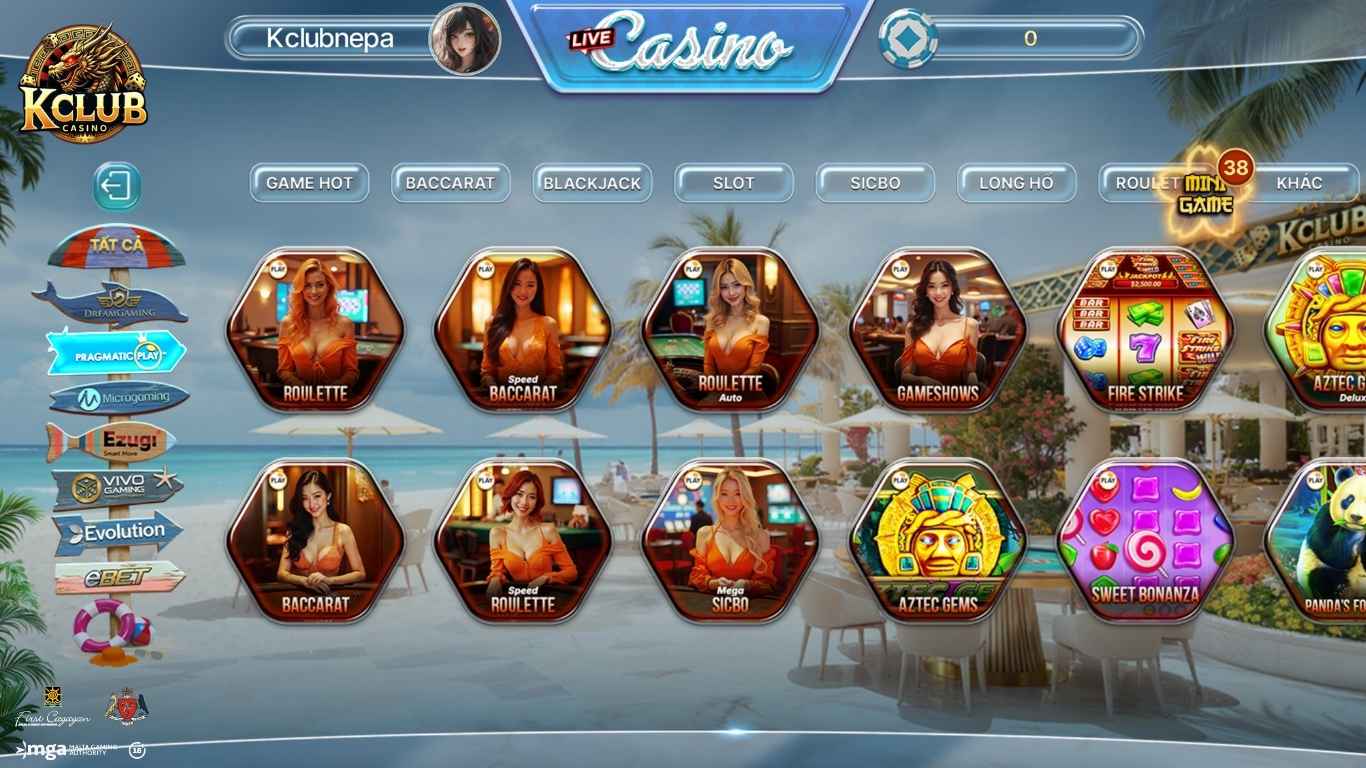Select the Ezugi provider sign
This screenshot has height=768, width=1366.
[120, 440]
